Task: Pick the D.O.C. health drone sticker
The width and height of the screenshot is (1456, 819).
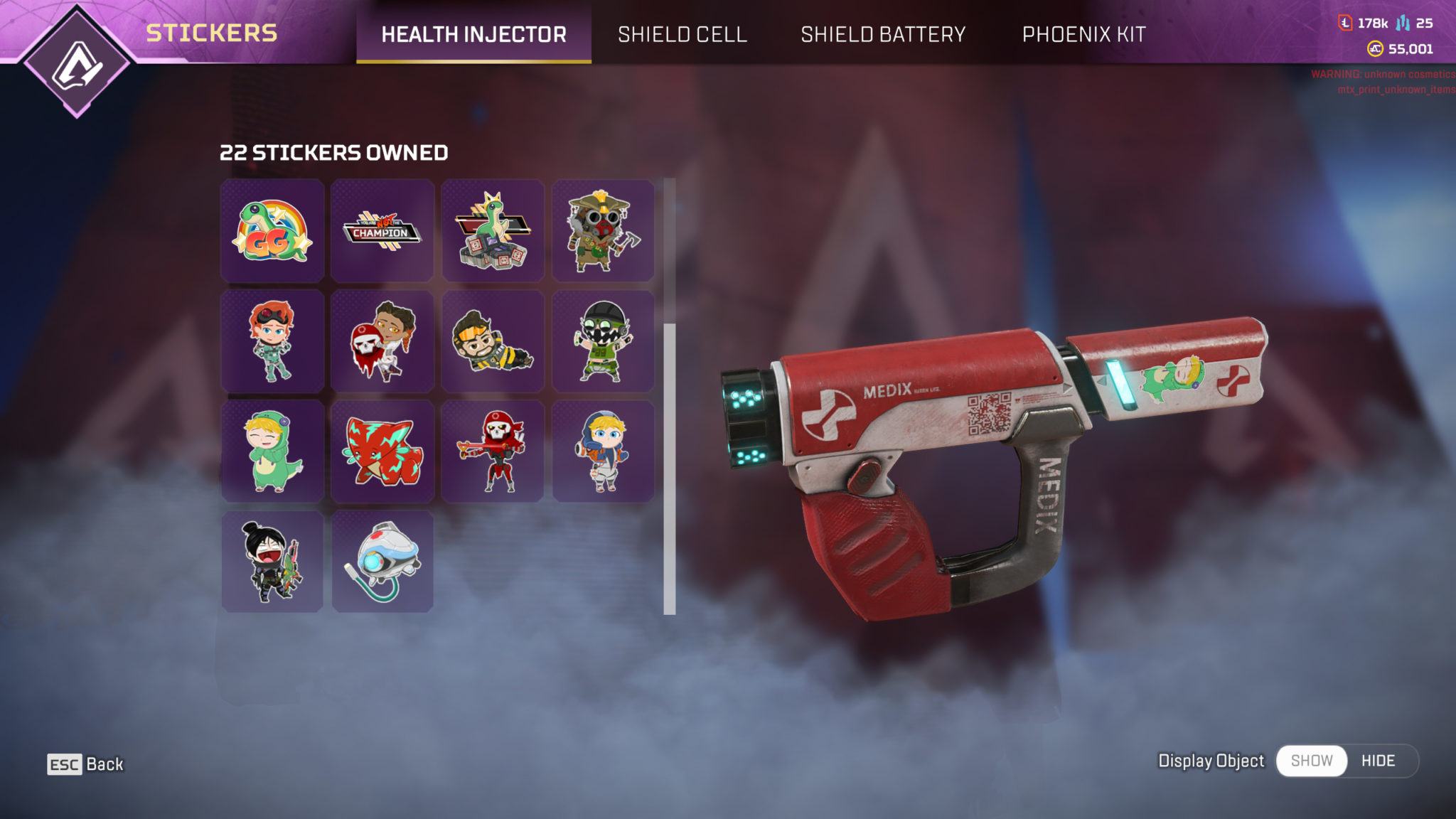Action: tap(382, 560)
